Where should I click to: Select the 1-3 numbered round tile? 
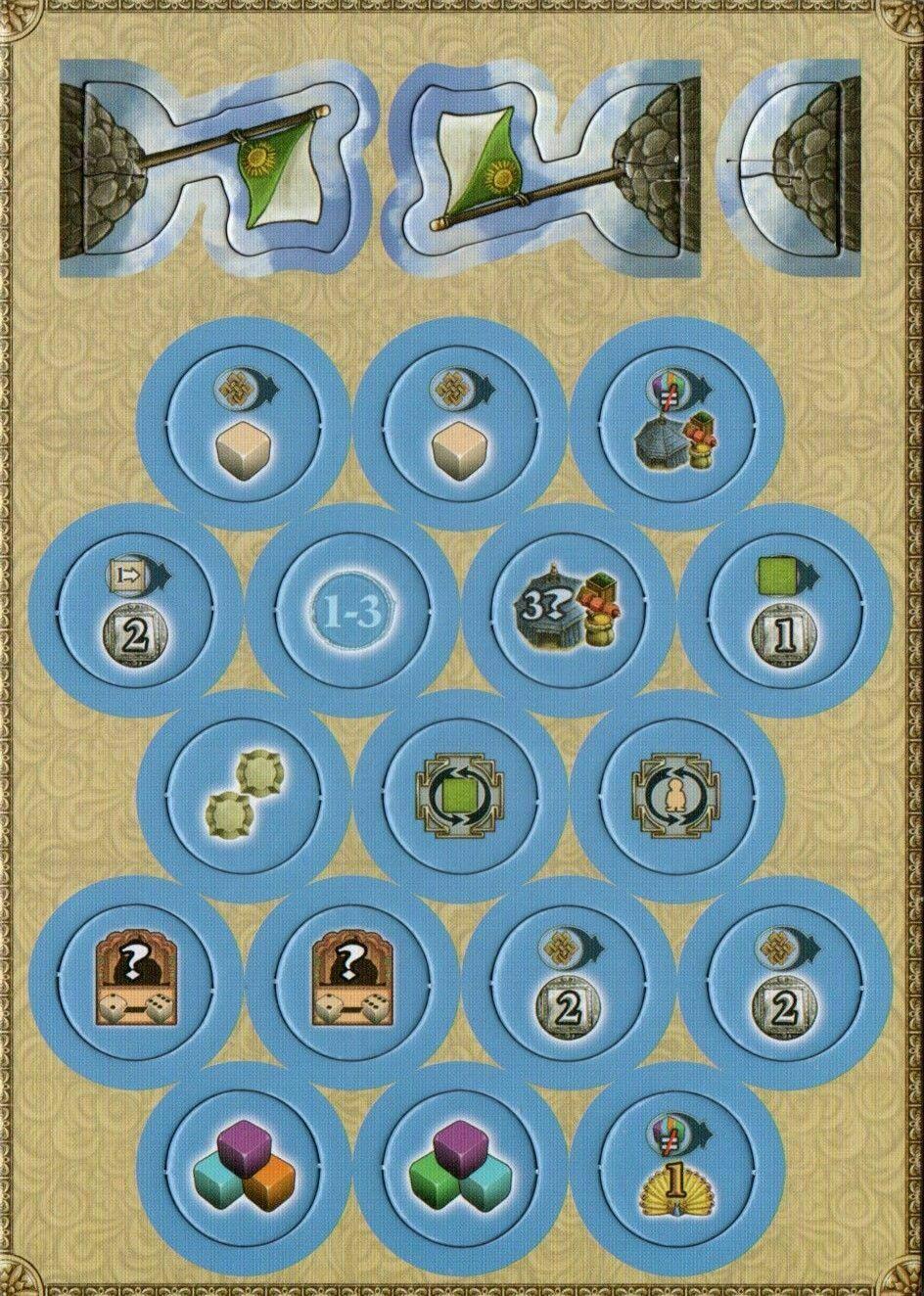[339, 612]
